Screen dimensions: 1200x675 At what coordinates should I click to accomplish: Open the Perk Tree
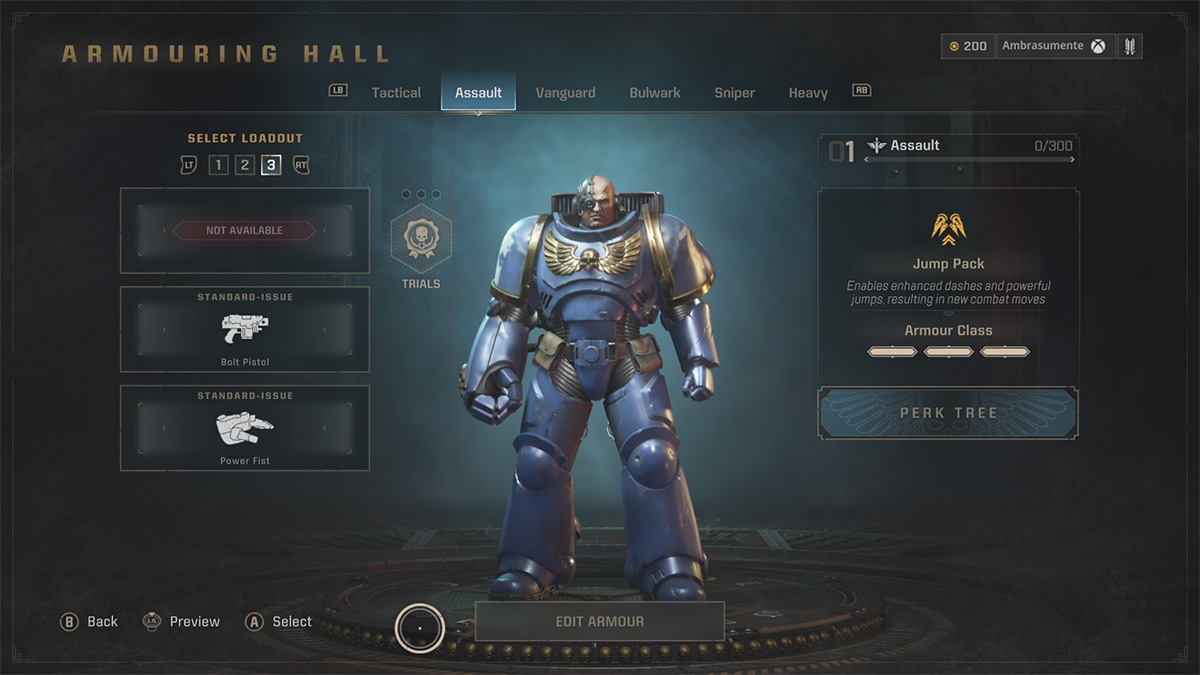pos(948,413)
